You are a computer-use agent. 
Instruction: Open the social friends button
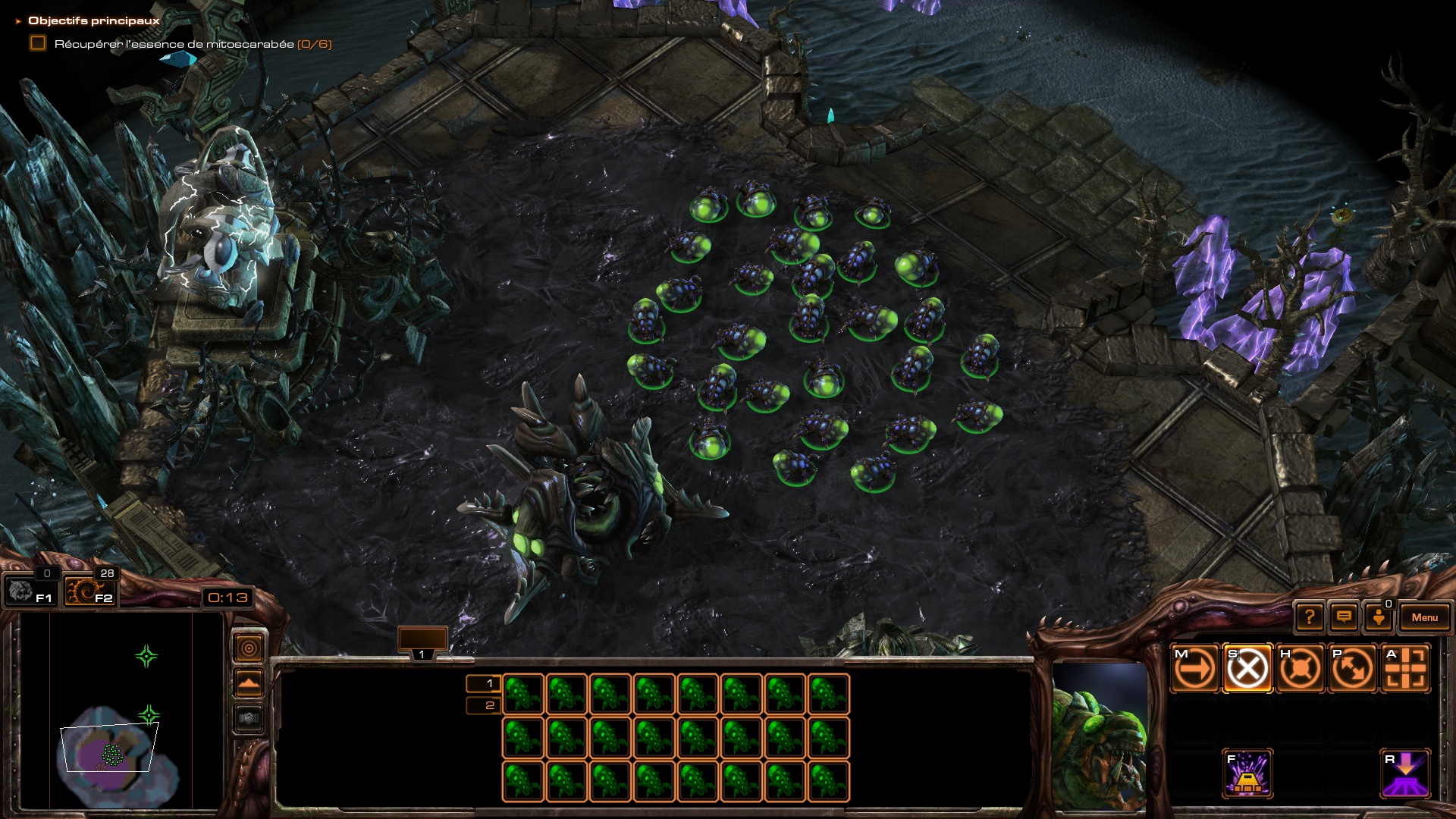(1379, 617)
